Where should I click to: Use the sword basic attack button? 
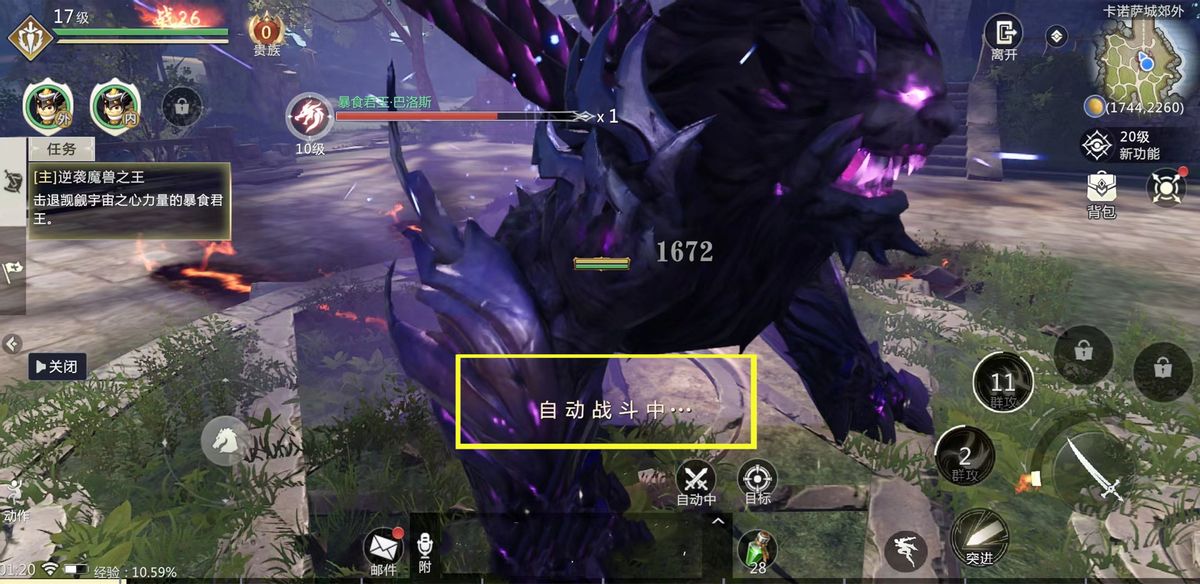point(1090,469)
